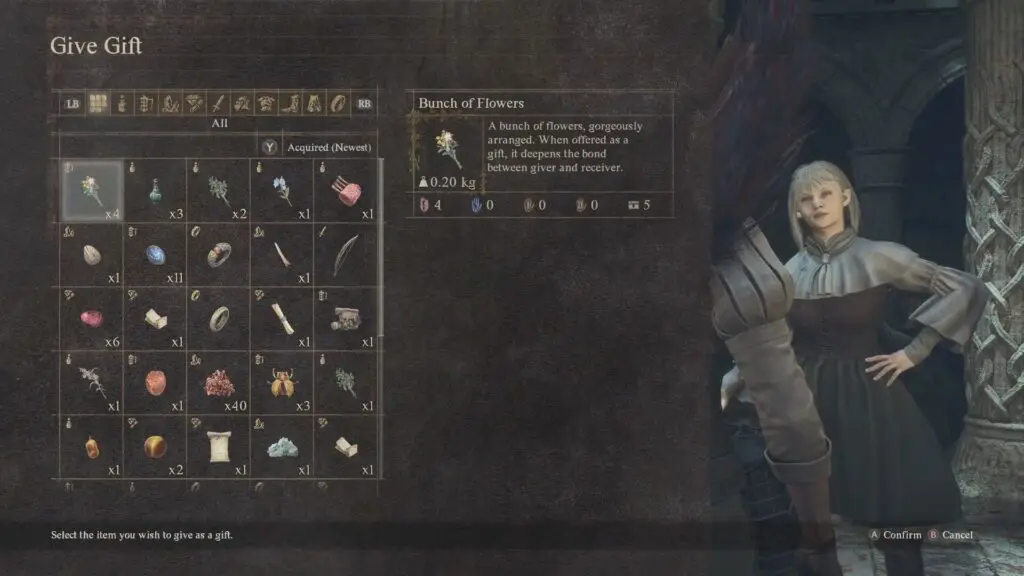
Task: Select the plain silver ring item
Action: pos(219,318)
